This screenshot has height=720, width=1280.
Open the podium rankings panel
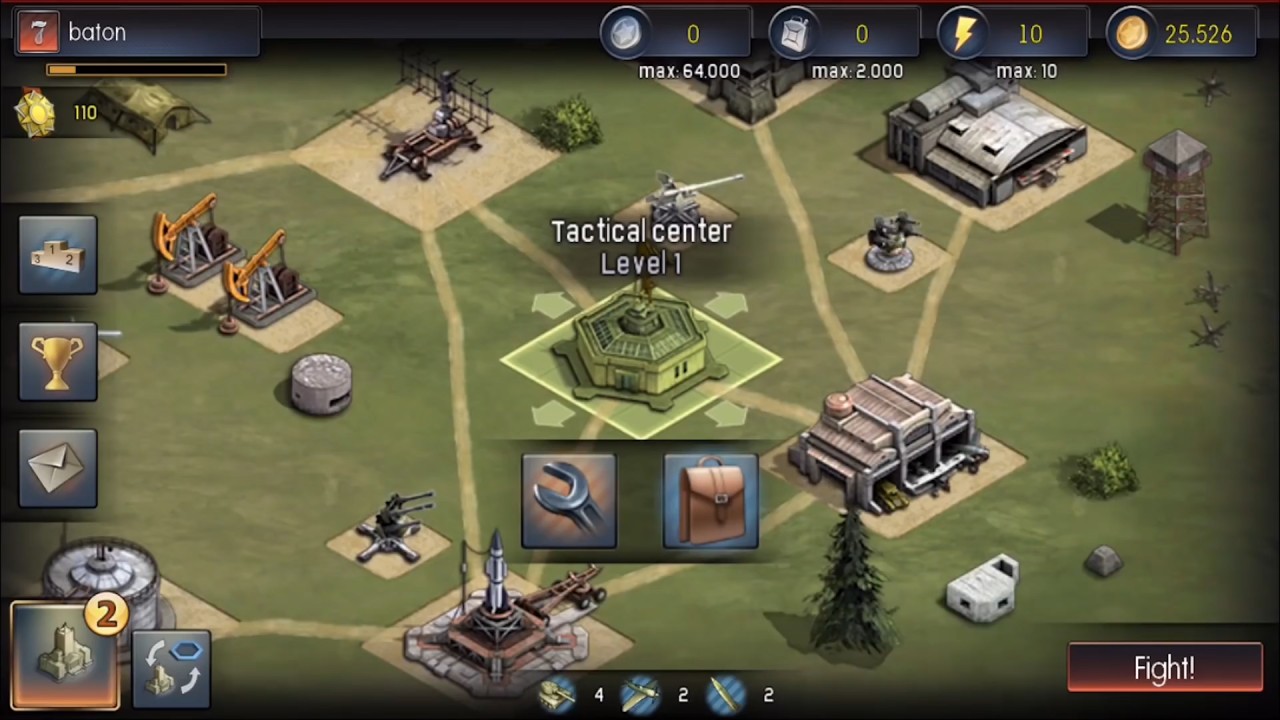(x=58, y=255)
